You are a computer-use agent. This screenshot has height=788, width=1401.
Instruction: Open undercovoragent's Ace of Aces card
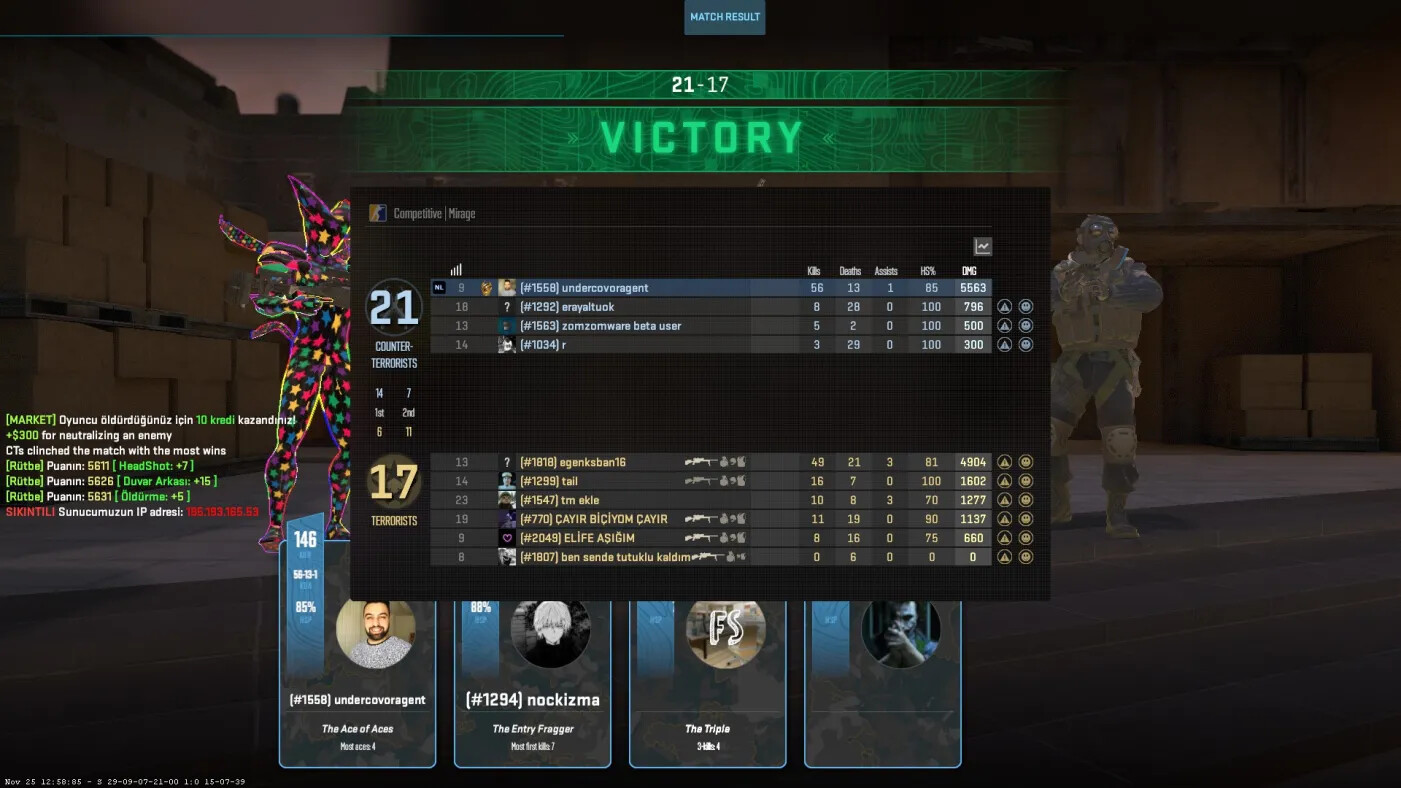point(357,690)
